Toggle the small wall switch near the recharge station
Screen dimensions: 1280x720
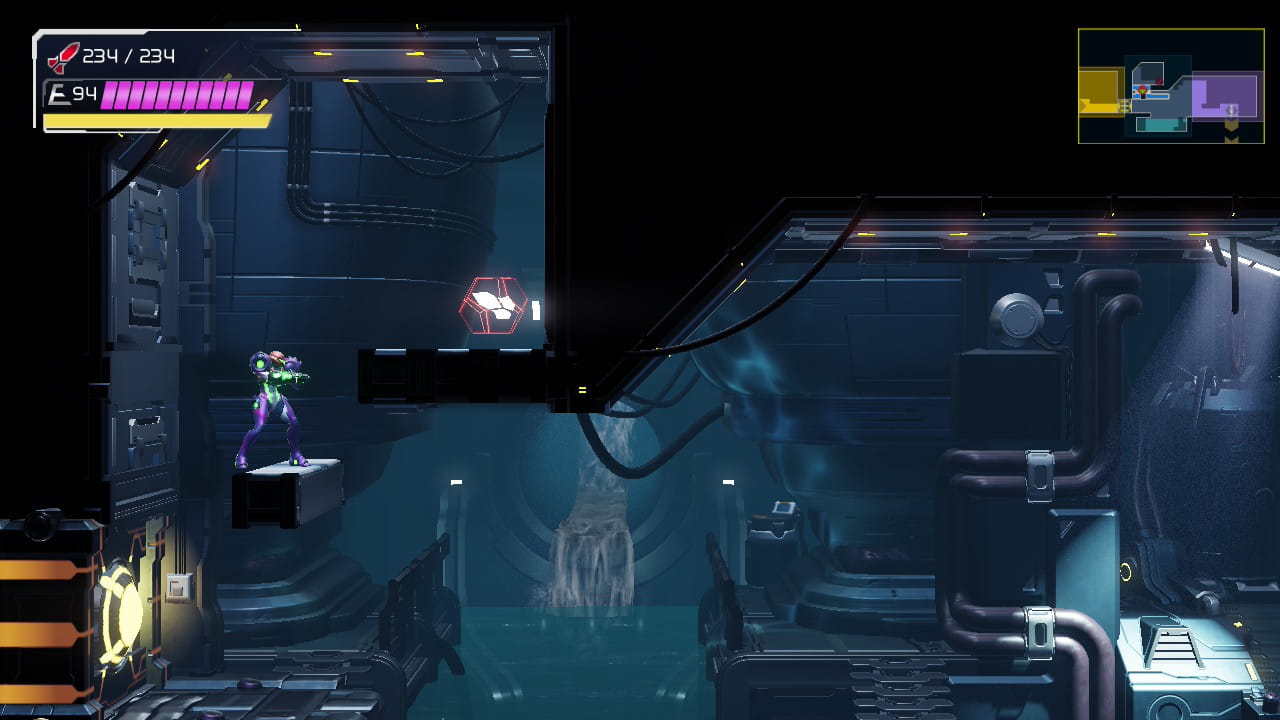[178, 589]
